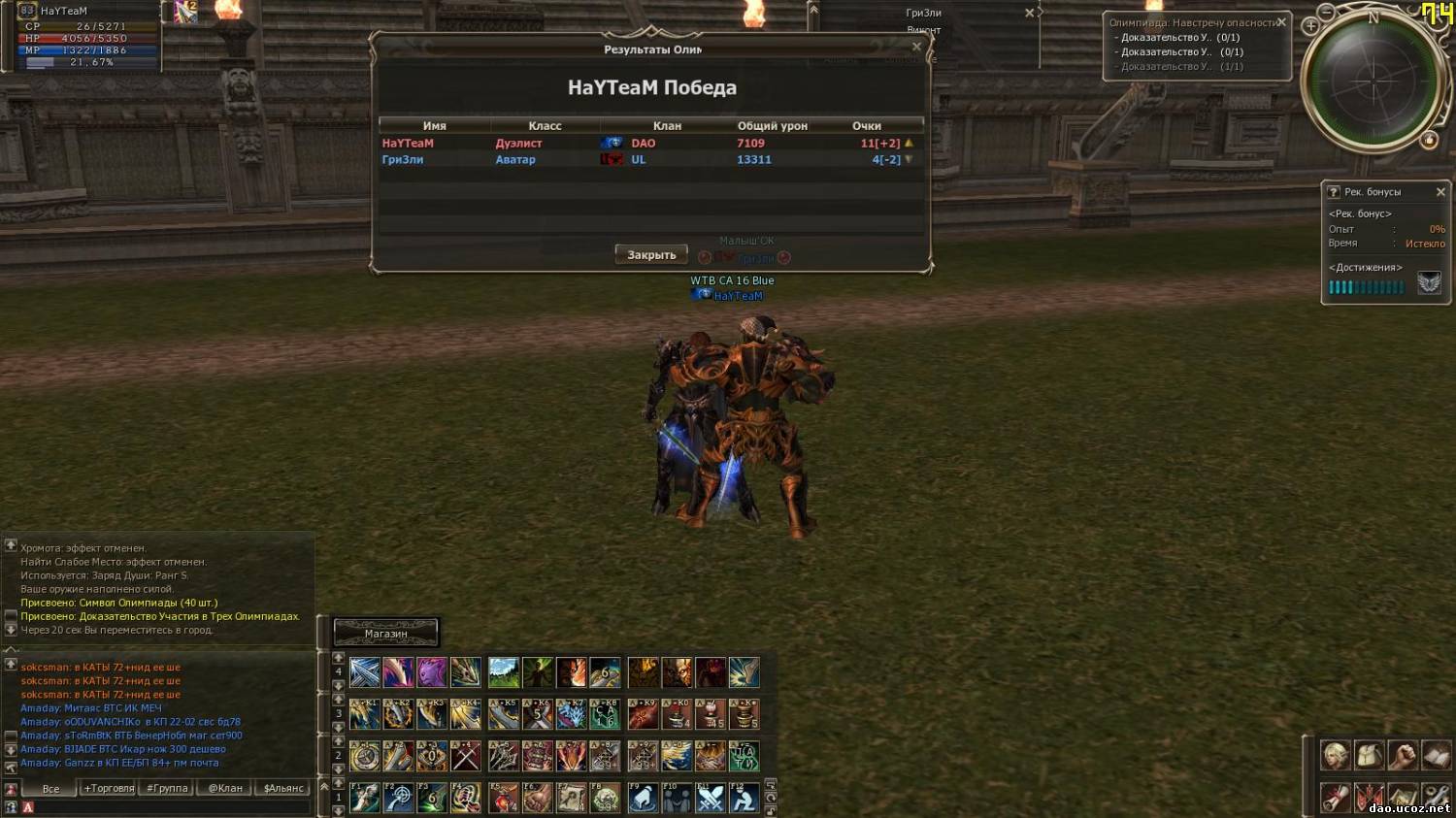Viewport: 1456px width, 818px height.
Task: Open the skills open-book icon
Action: coord(1436,755)
